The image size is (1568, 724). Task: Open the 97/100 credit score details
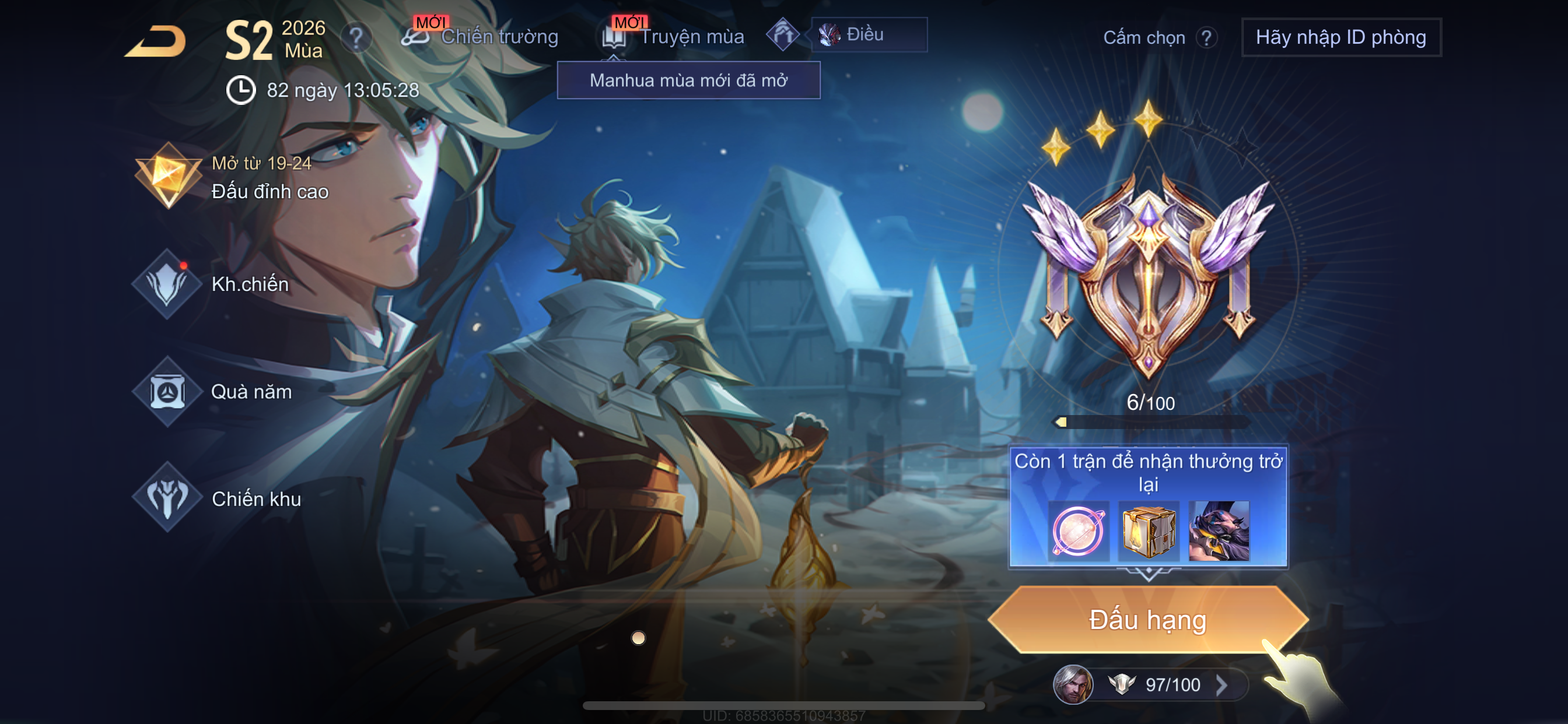tap(1172, 685)
